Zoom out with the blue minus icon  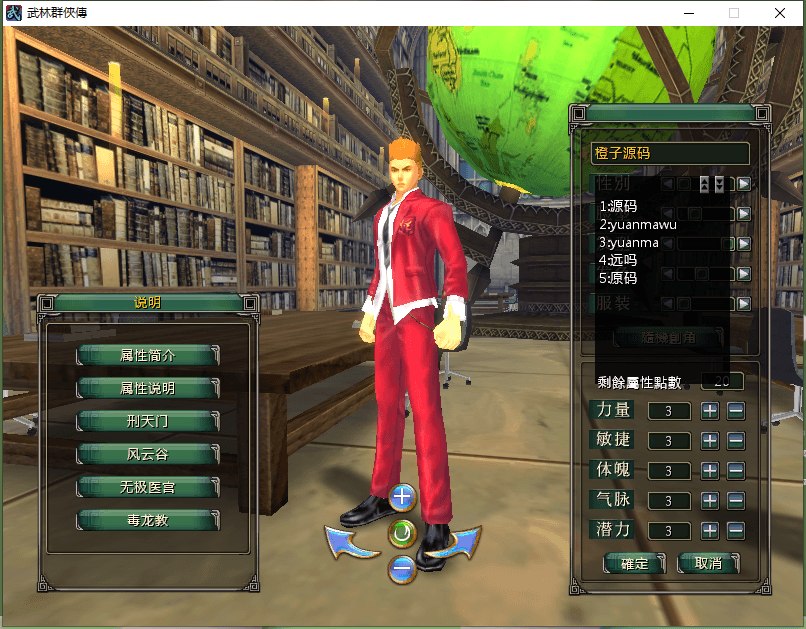(x=402, y=570)
